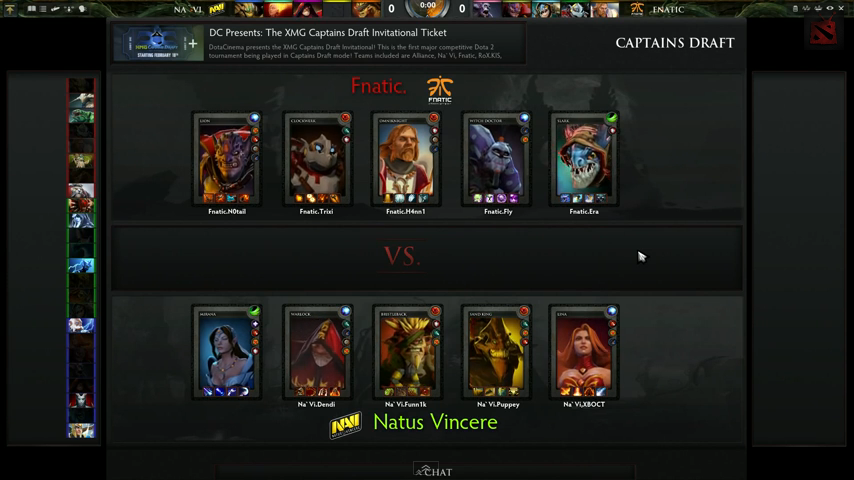Click Bristleback card of Na`Vi.Funn1k
This screenshot has width=854, height=480.
point(406,352)
